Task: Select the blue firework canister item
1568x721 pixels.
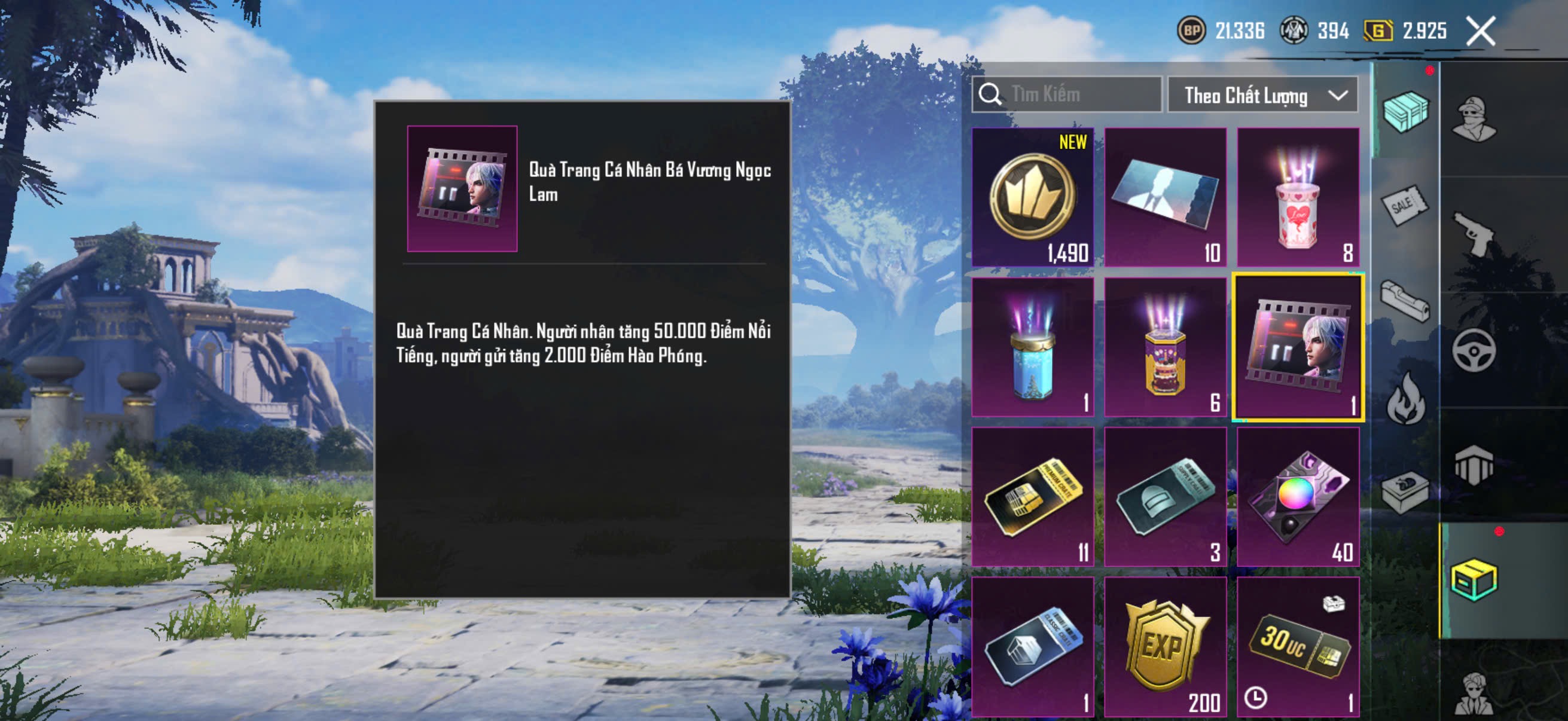Action: [1032, 347]
